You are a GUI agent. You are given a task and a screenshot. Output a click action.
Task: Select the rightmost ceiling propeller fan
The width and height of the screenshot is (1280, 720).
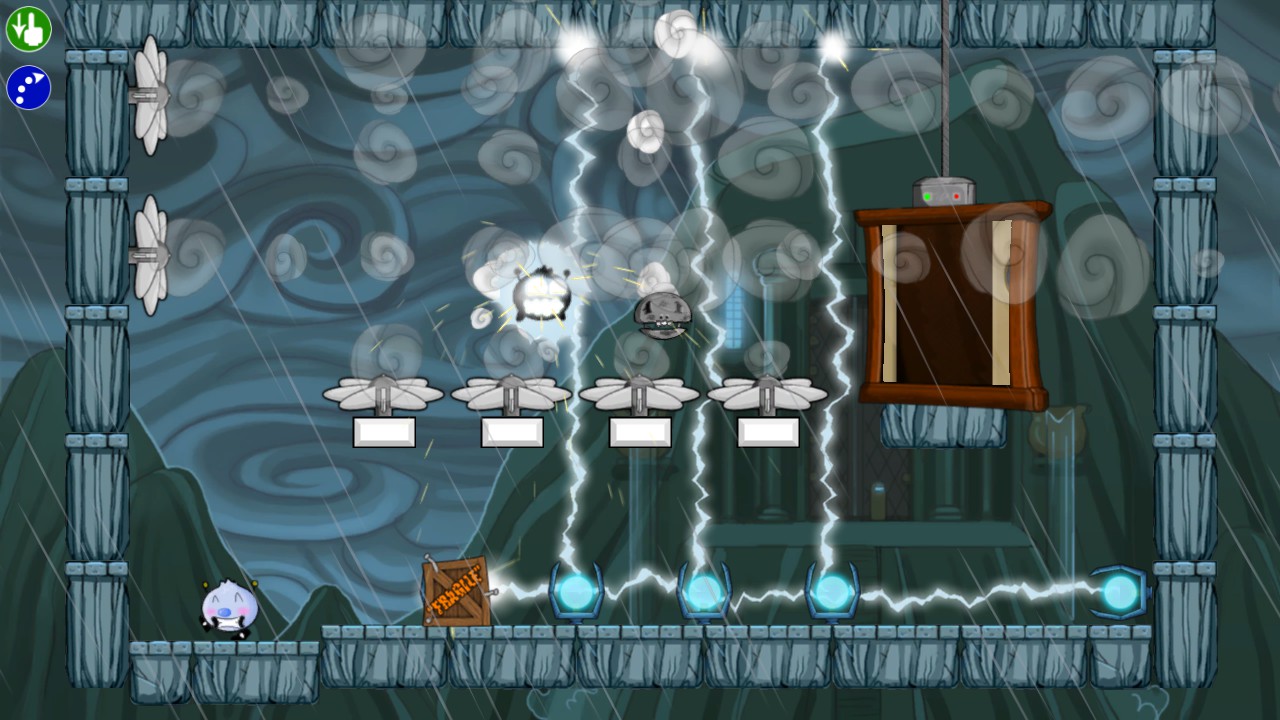point(766,392)
